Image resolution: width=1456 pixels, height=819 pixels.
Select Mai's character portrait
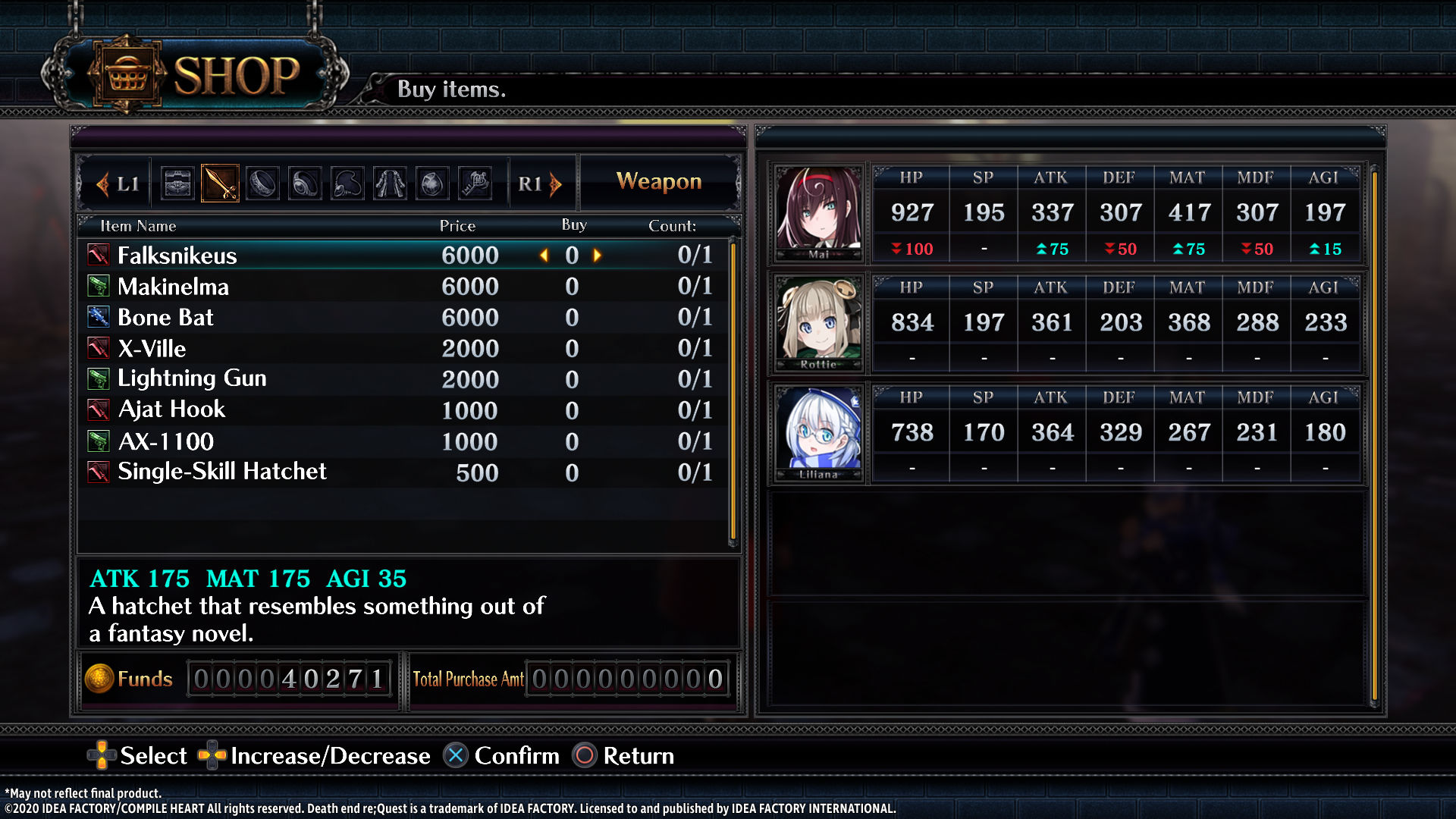point(818,212)
